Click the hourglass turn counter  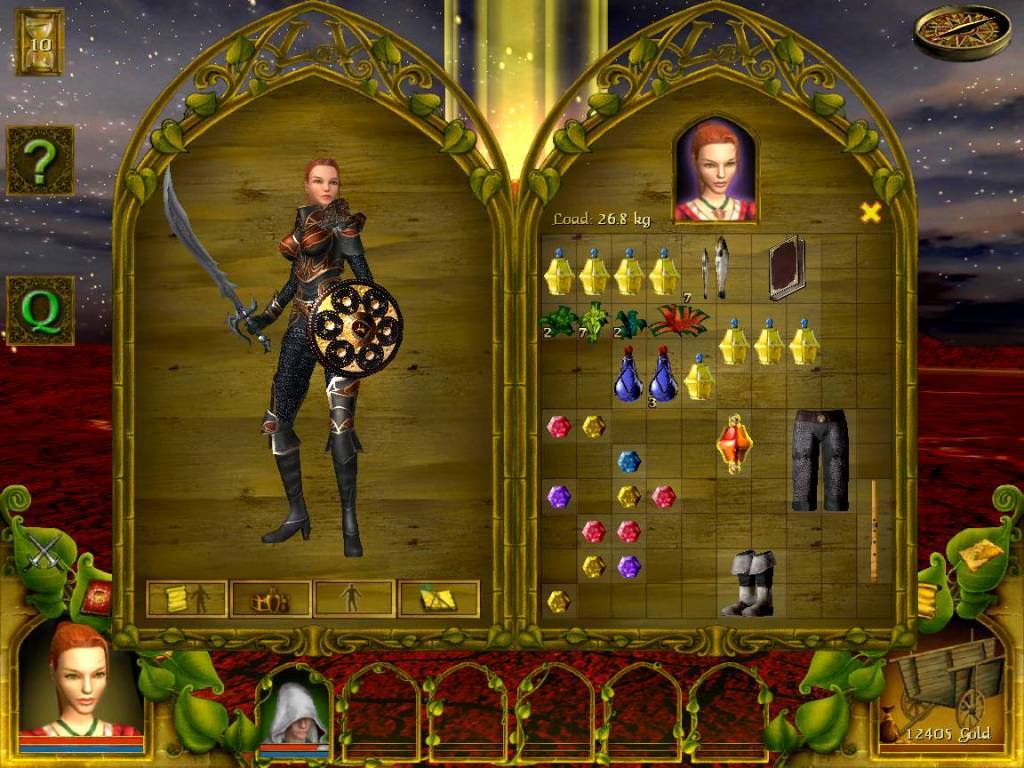tap(40, 41)
